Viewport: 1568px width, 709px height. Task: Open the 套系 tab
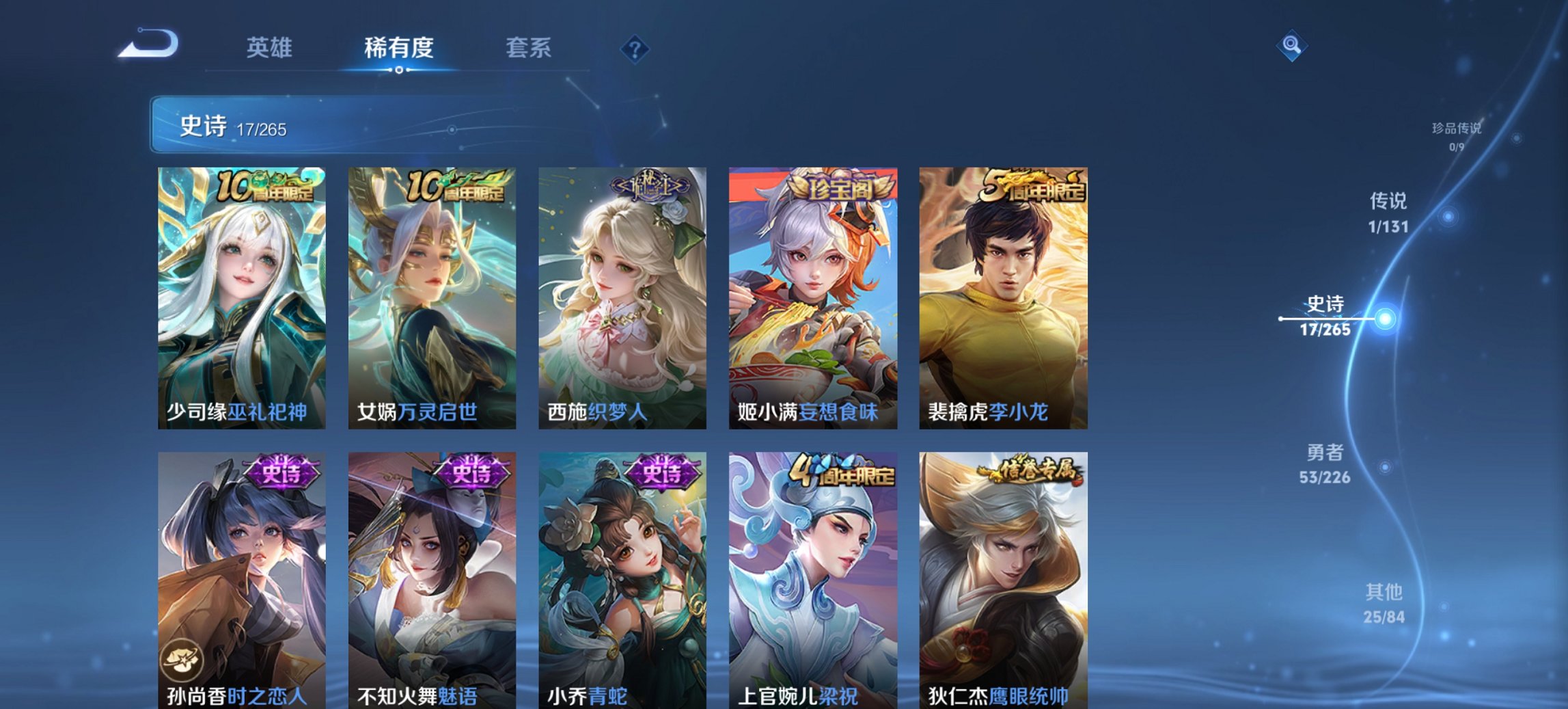coord(529,48)
